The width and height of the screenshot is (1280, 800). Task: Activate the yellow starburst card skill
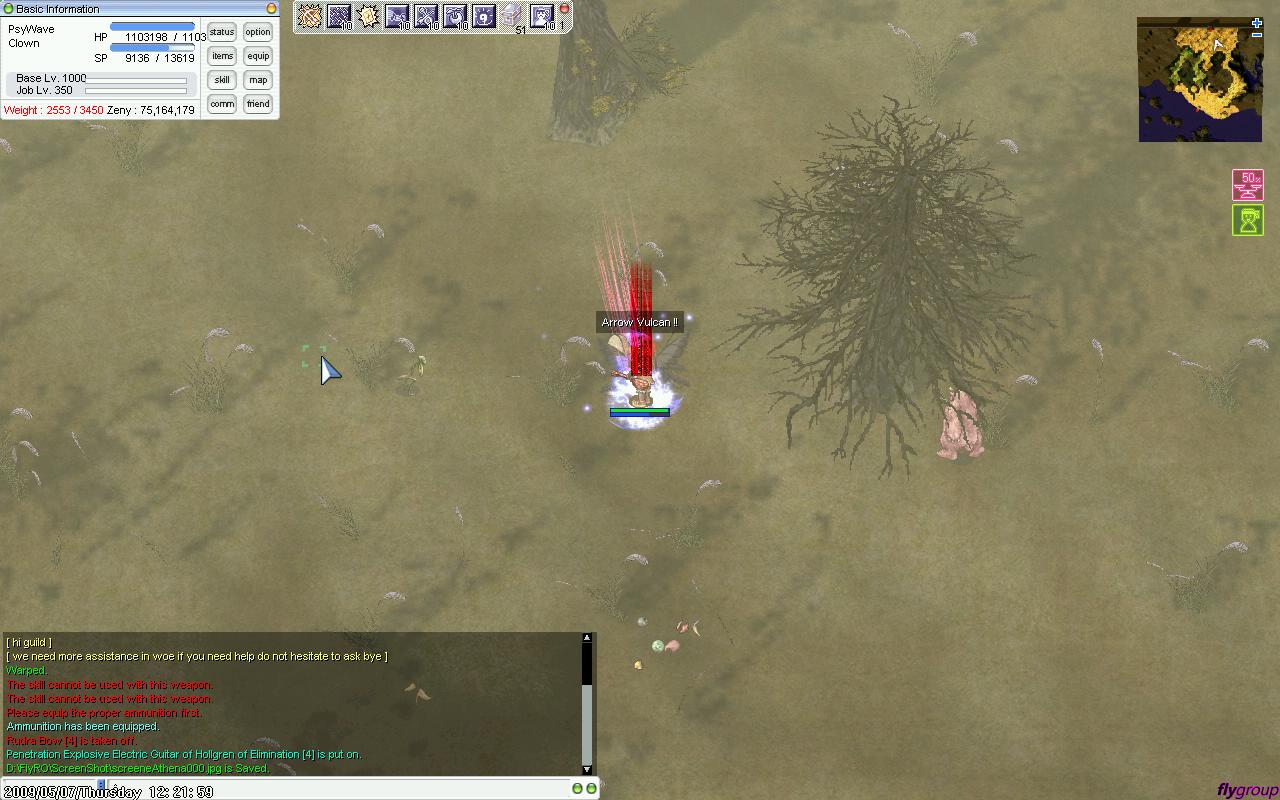(x=368, y=16)
